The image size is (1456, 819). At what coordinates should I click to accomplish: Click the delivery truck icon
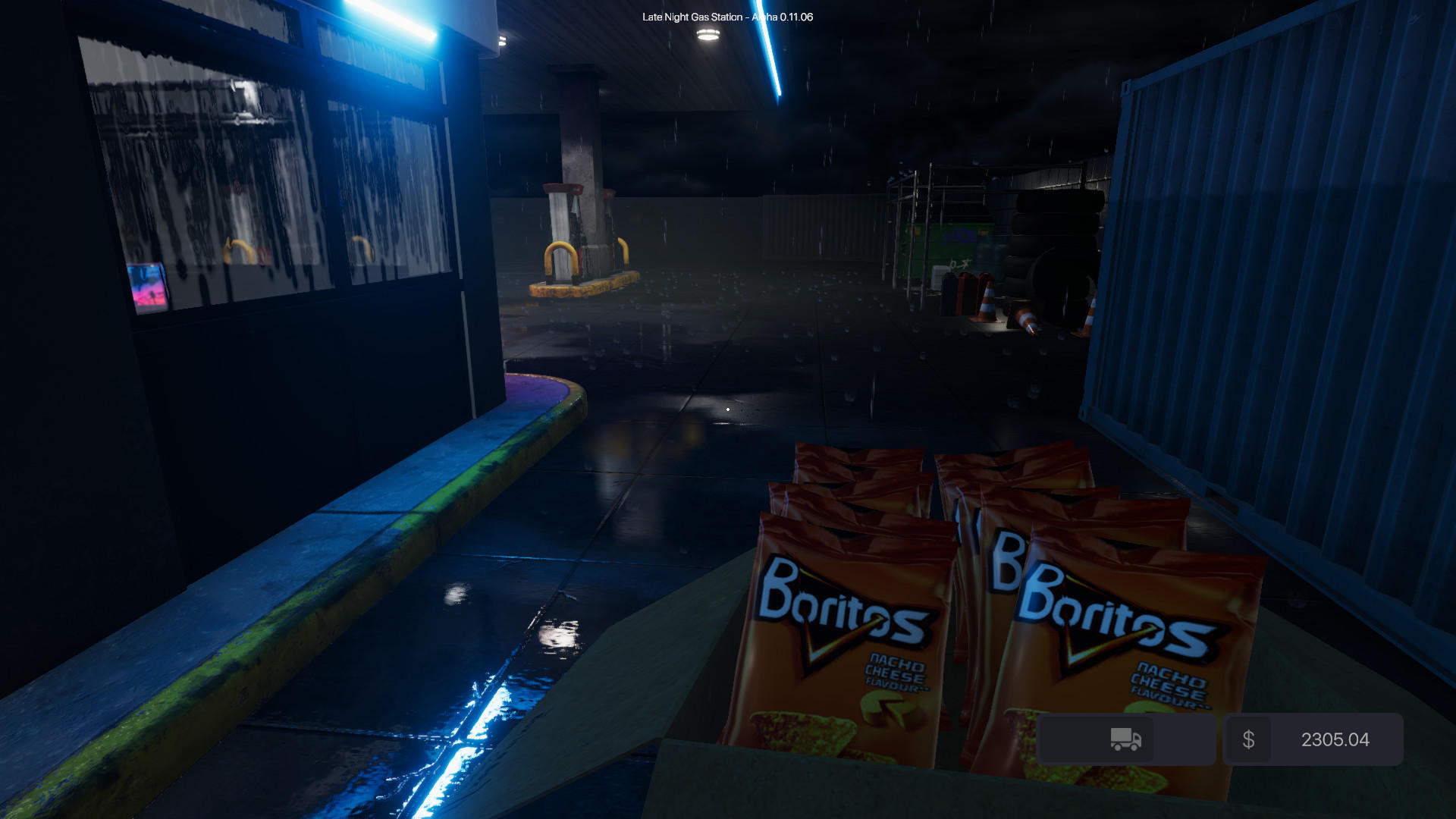(x=1125, y=739)
